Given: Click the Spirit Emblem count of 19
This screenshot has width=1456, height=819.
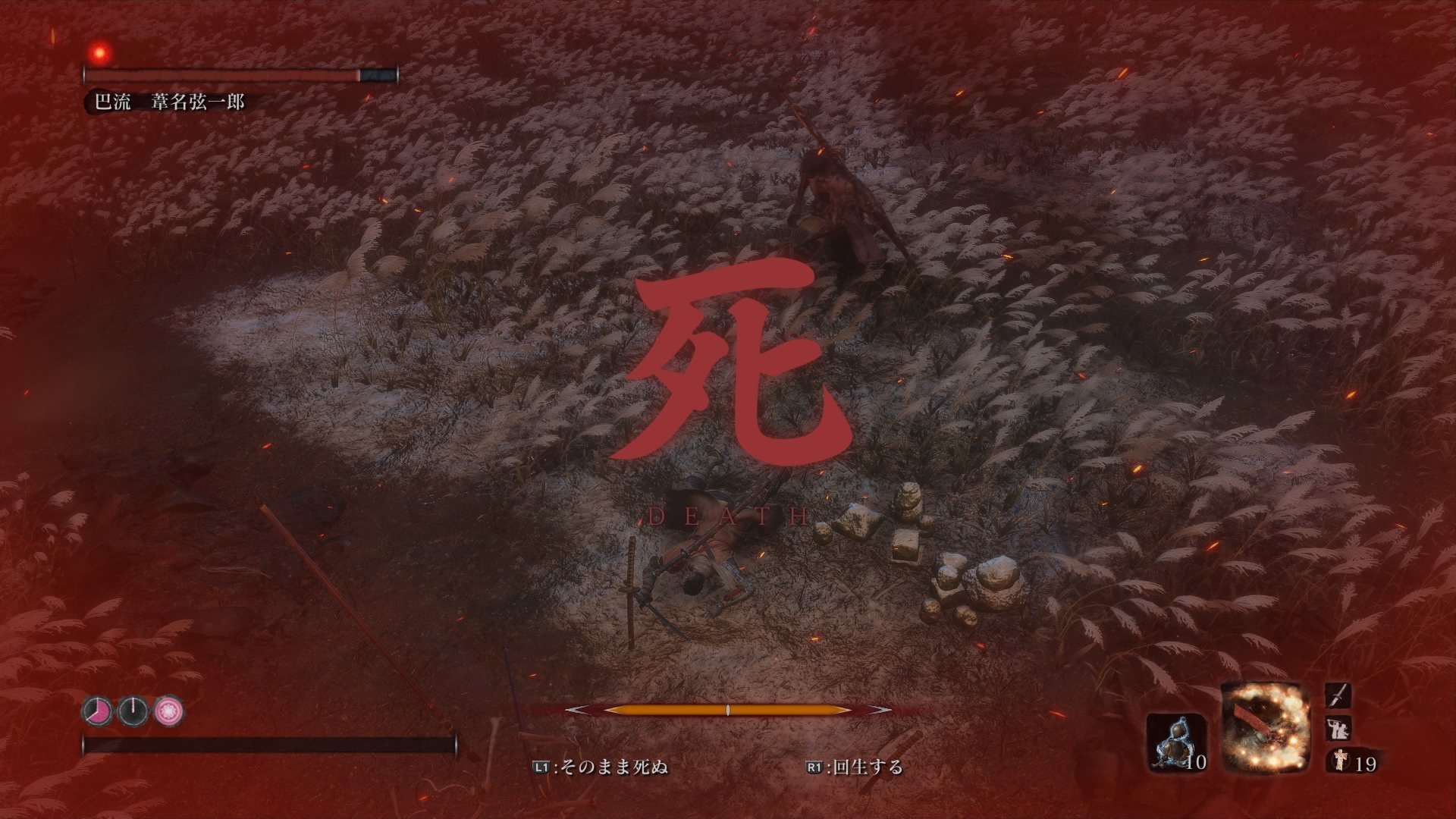Looking at the screenshot, I should point(1367,763).
